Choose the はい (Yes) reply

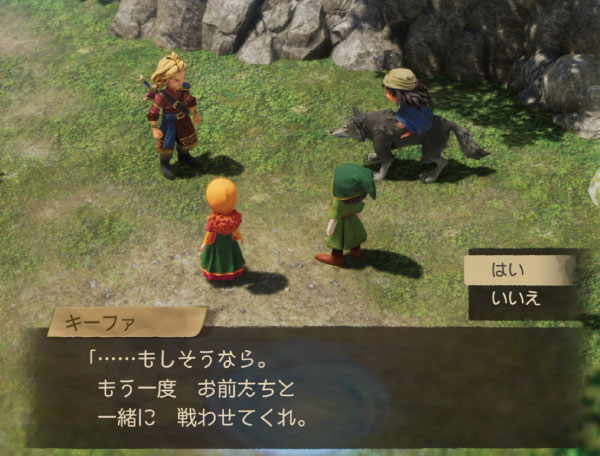pos(518,270)
